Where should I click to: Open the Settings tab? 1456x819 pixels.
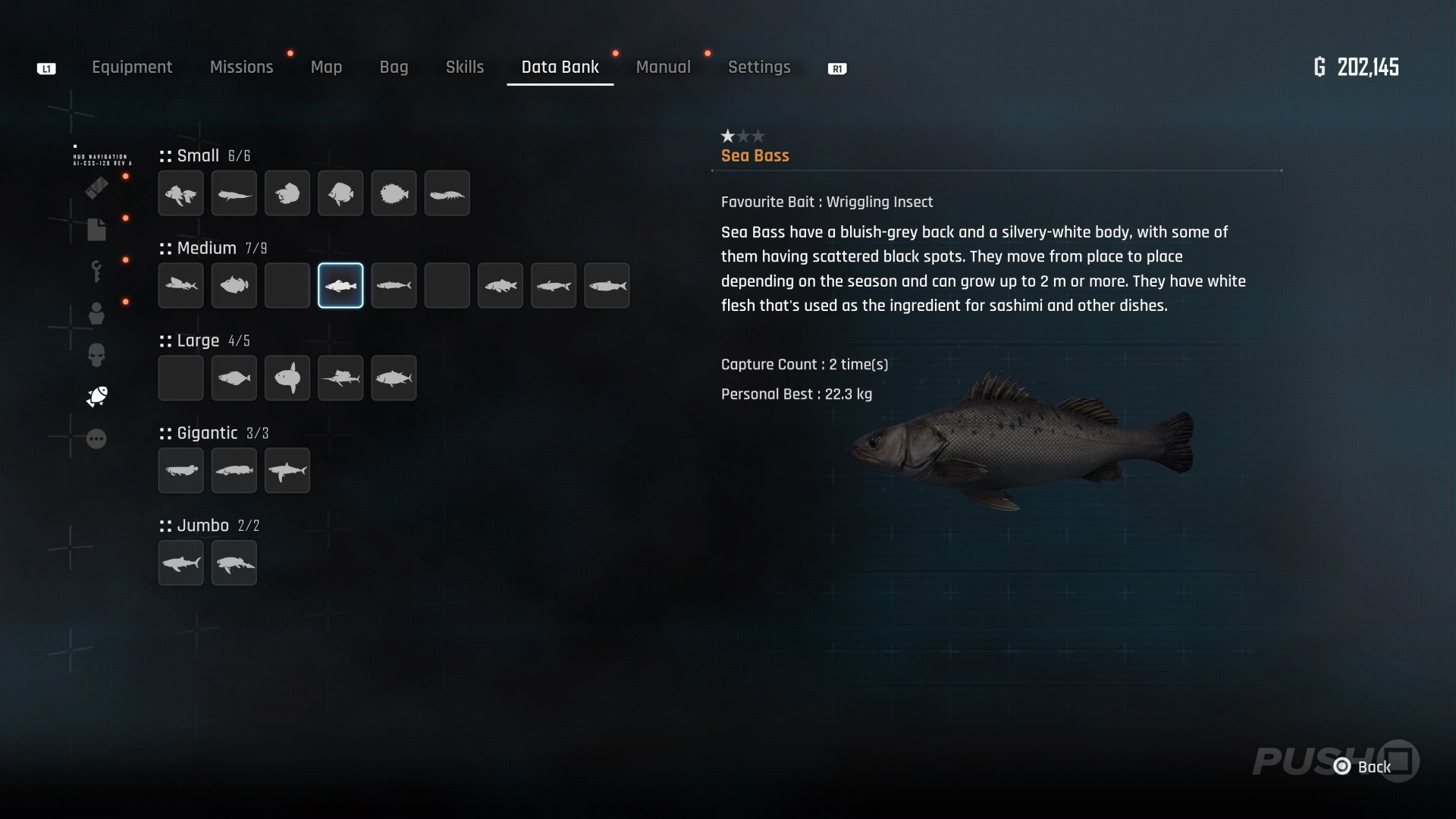coord(758,67)
